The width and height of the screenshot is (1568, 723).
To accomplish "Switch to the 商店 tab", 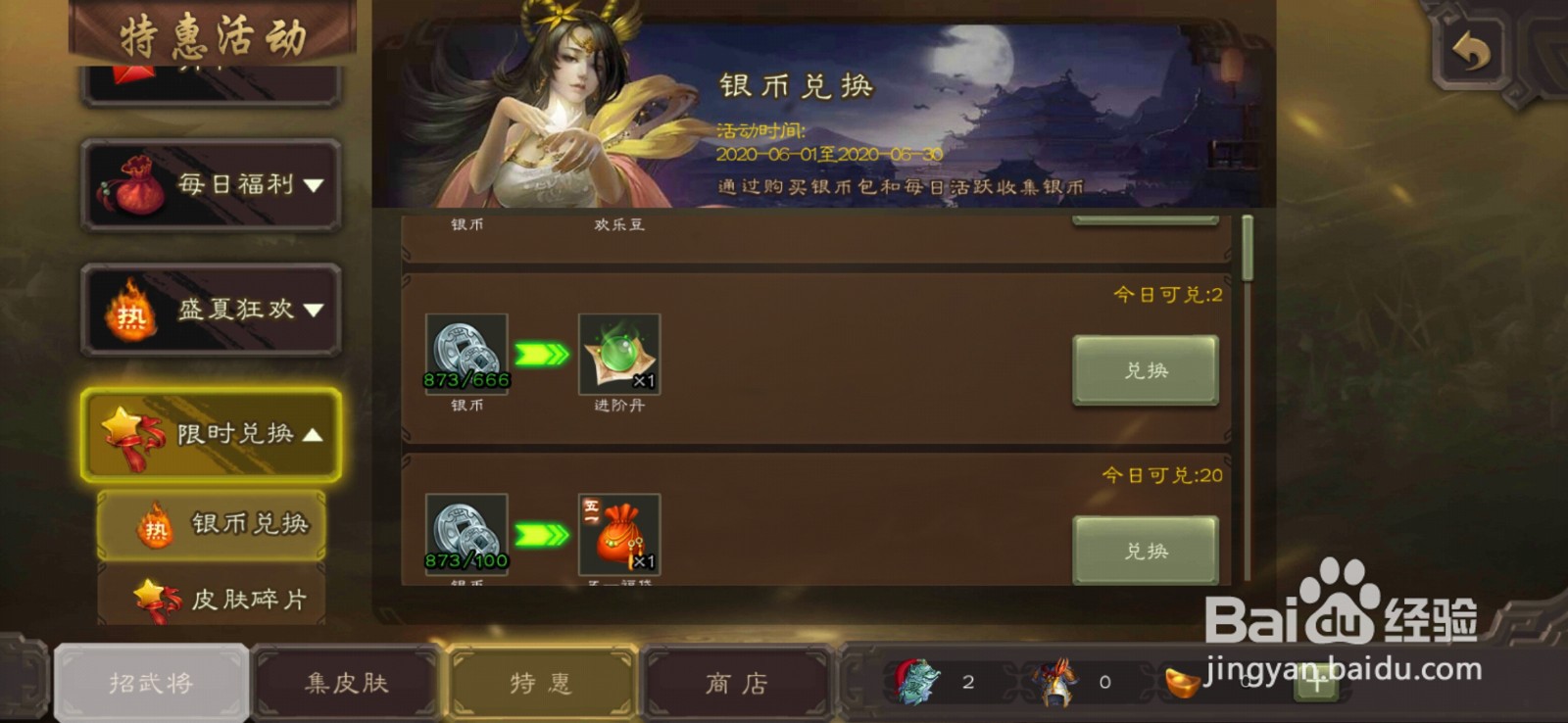I will coord(735,683).
